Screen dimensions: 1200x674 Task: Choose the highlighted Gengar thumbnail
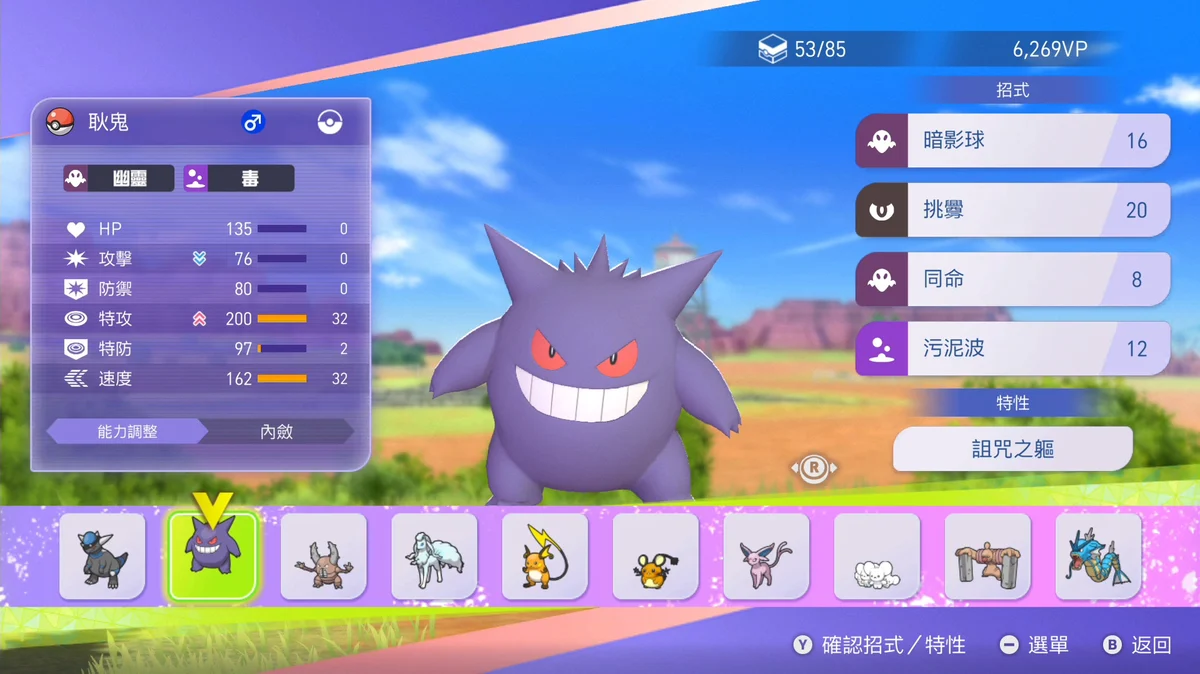[x=213, y=557]
